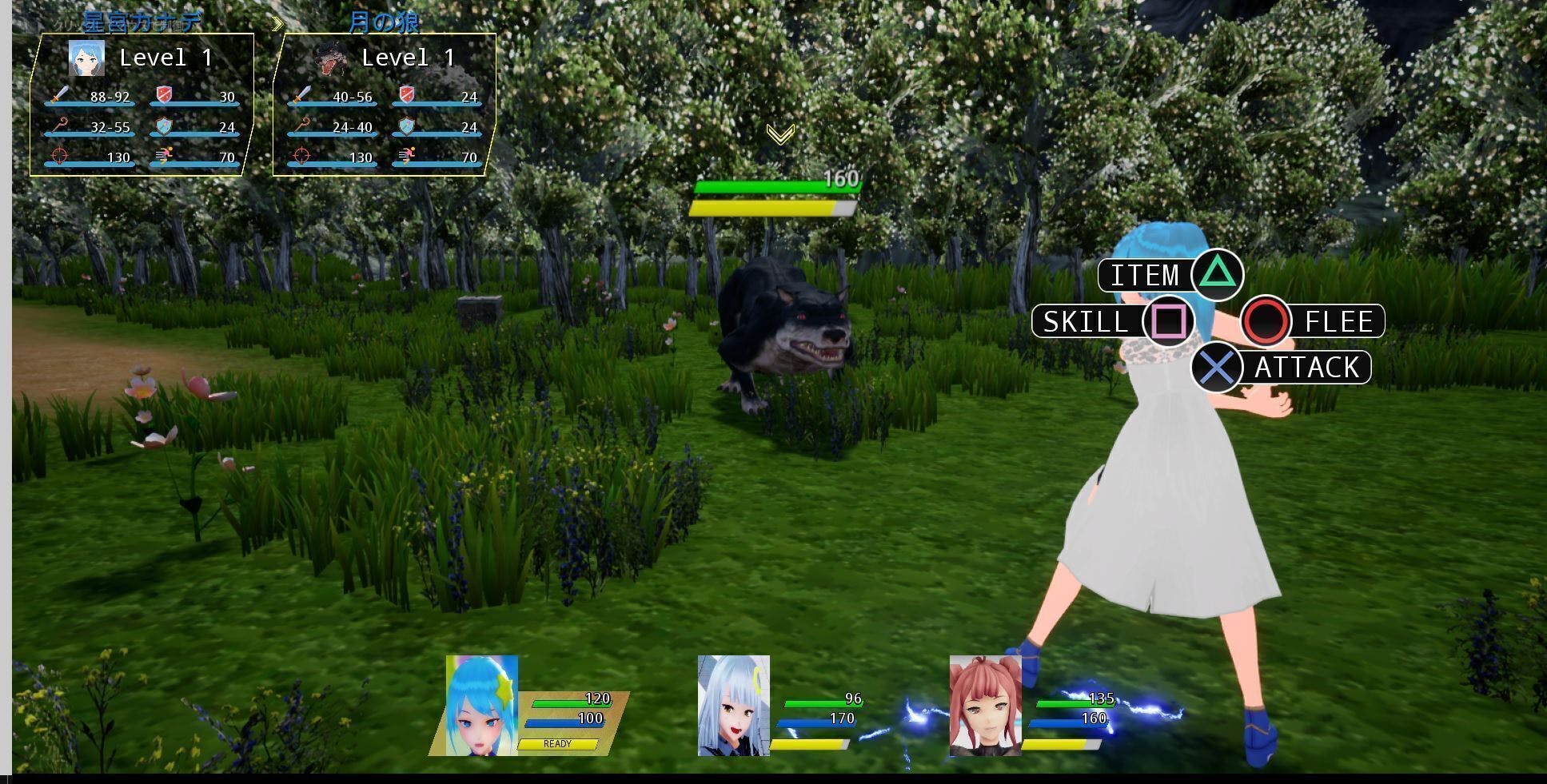Select the blue-haired party member portrait

point(481,706)
